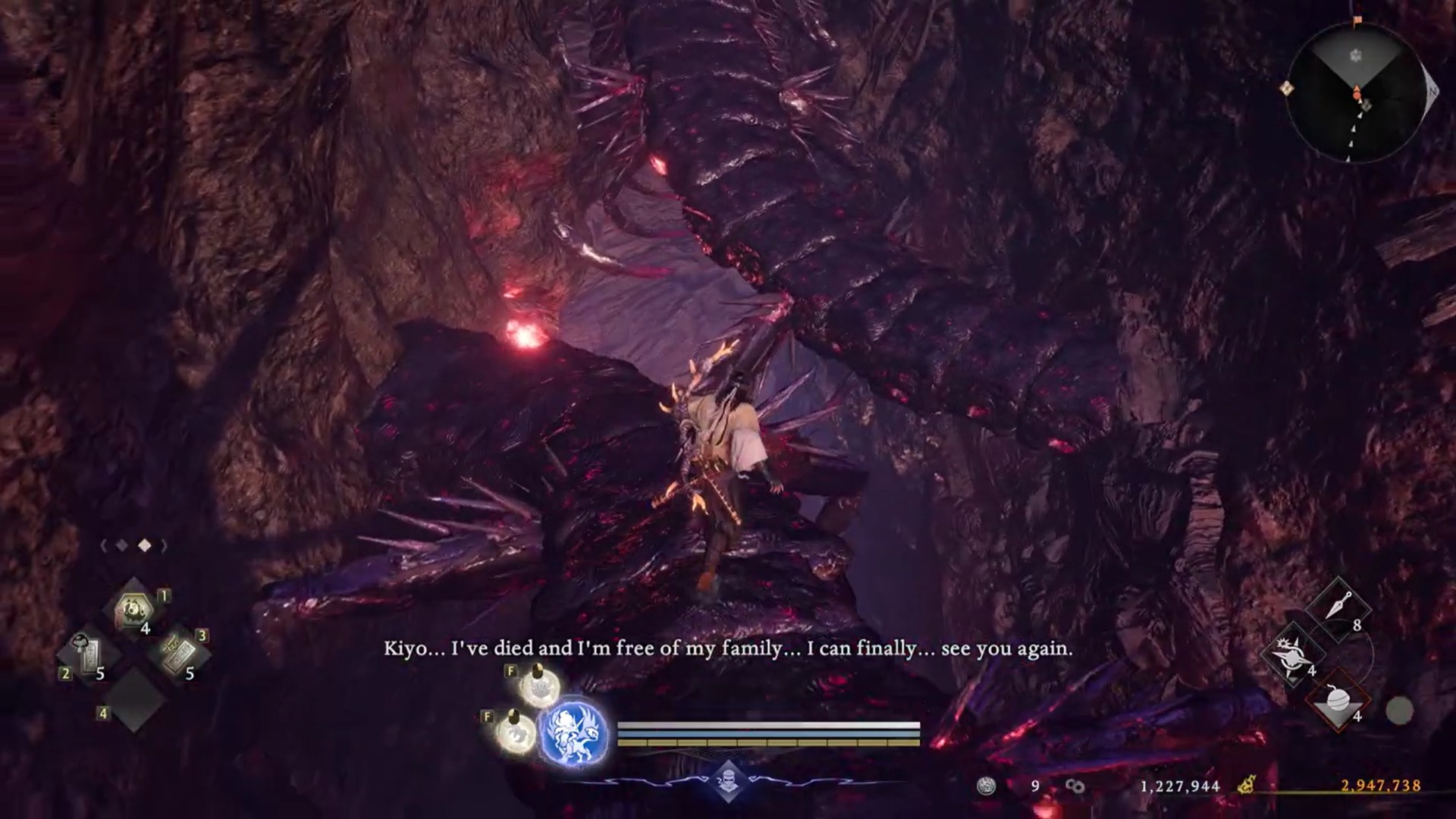Use the elixir item in quick slot 2

point(89,652)
